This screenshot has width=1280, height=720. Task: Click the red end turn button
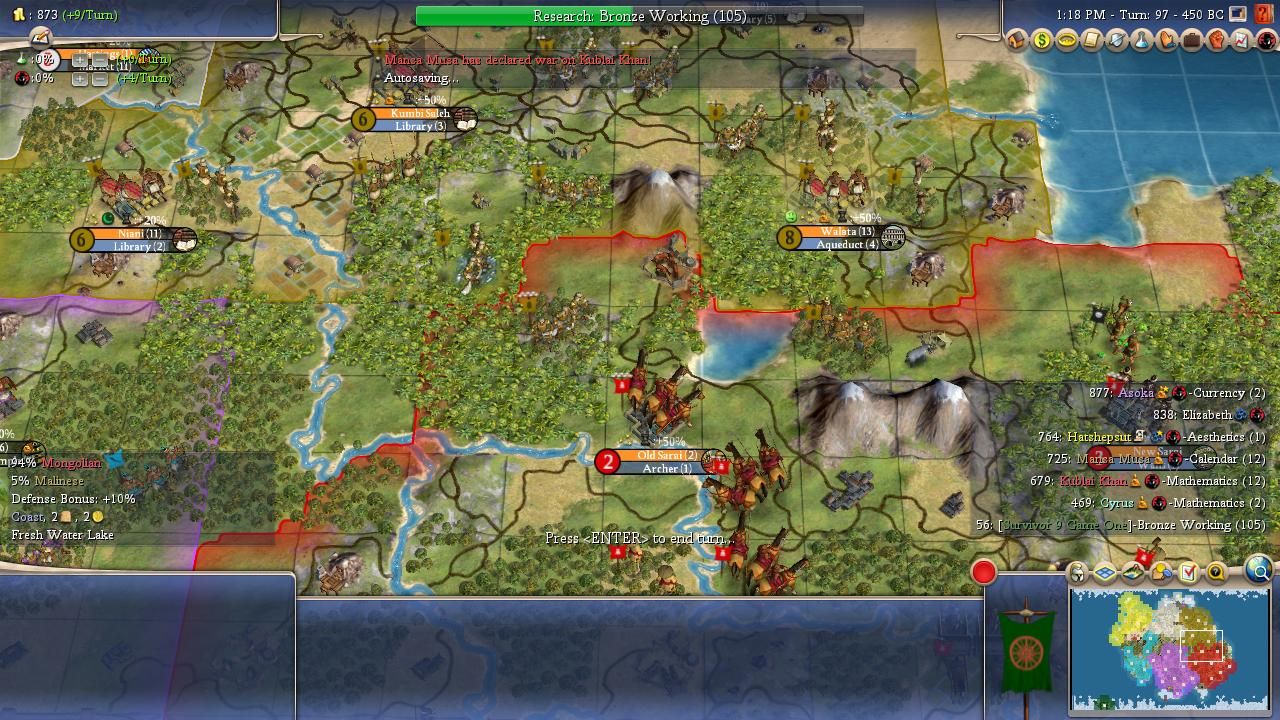[x=984, y=572]
